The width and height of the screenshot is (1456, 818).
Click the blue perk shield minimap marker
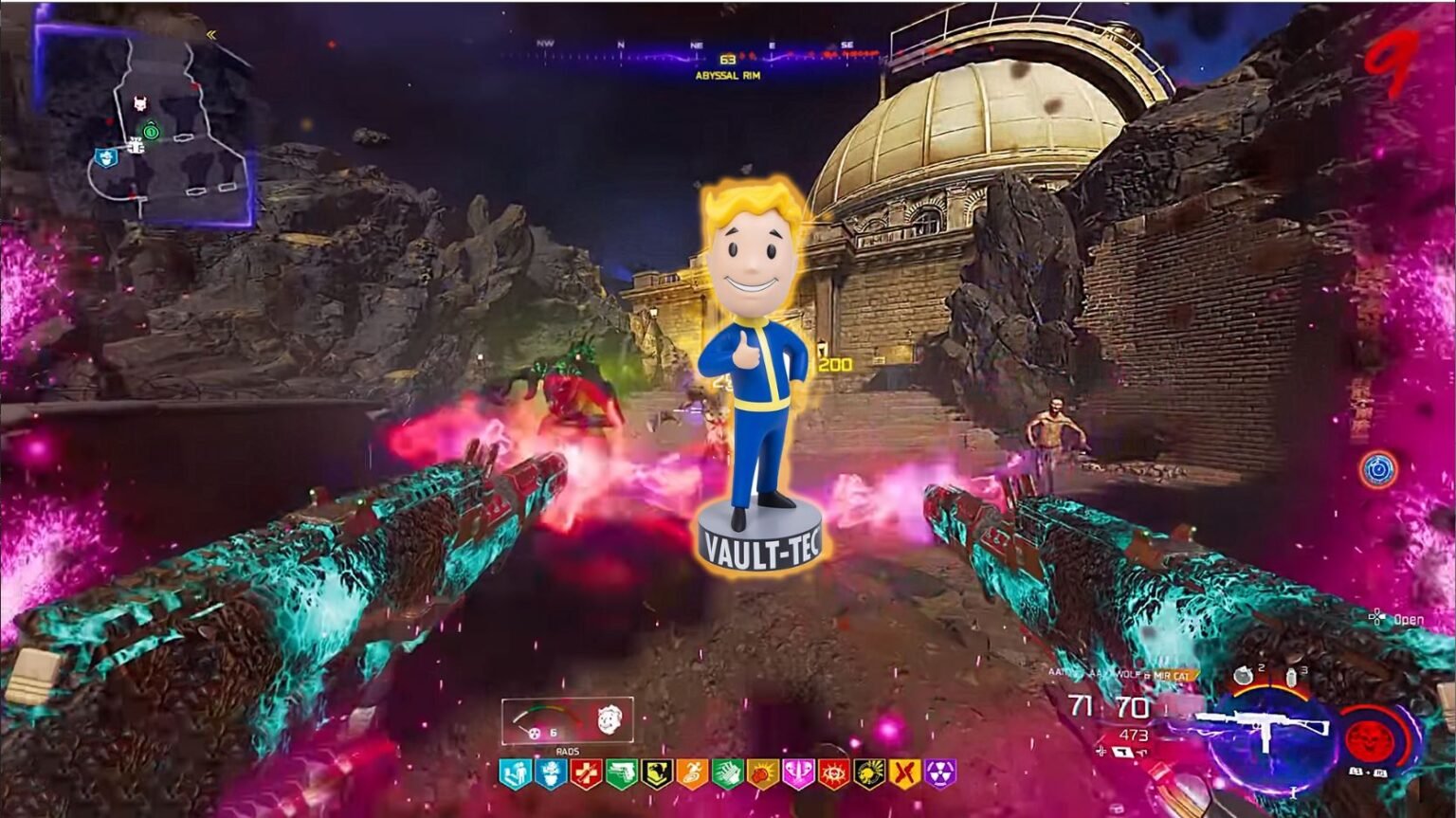tap(105, 158)
